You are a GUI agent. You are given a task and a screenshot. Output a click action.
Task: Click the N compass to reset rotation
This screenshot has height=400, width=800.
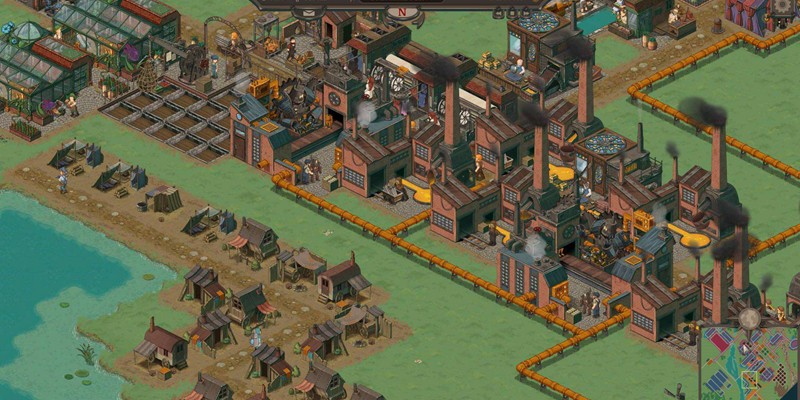[x=402, y=12]
